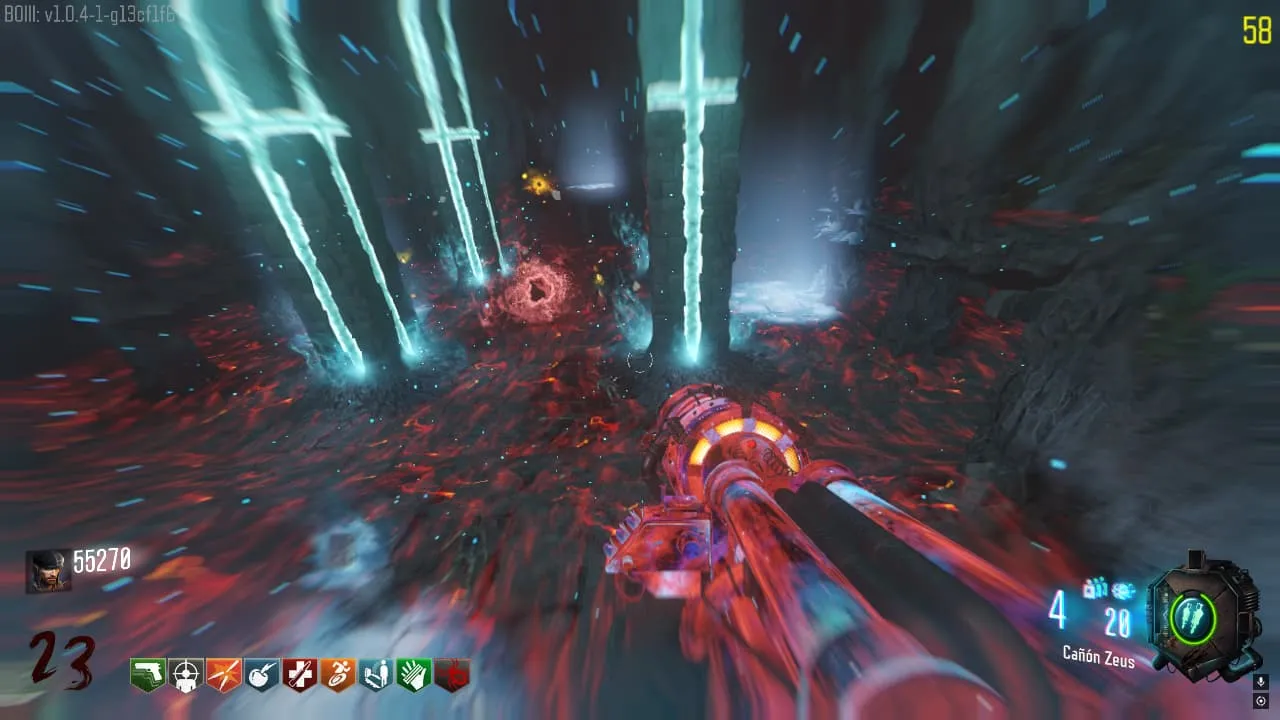Select the Cañón Zeus weapon name

[1099, 657]
